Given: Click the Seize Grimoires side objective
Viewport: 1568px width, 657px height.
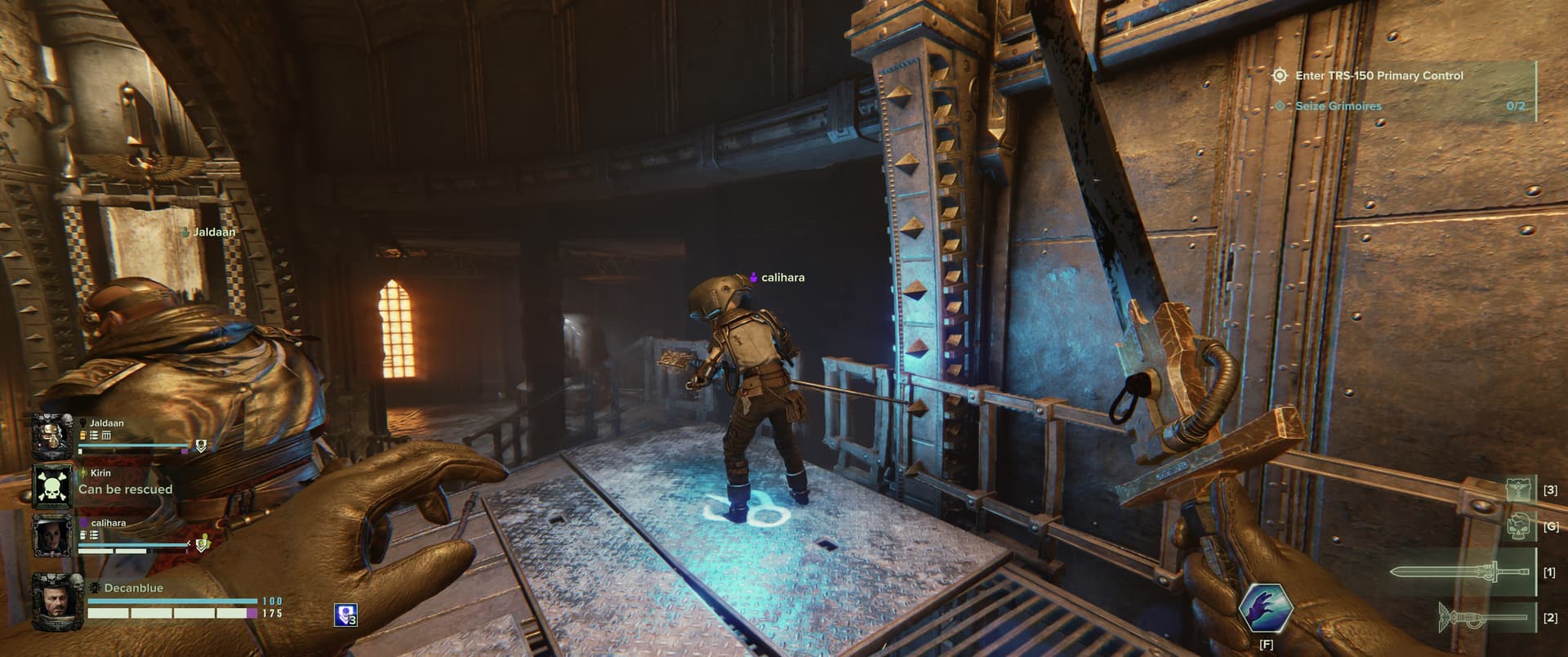Looking at the screenshot, I should (x=1338, y=106).
